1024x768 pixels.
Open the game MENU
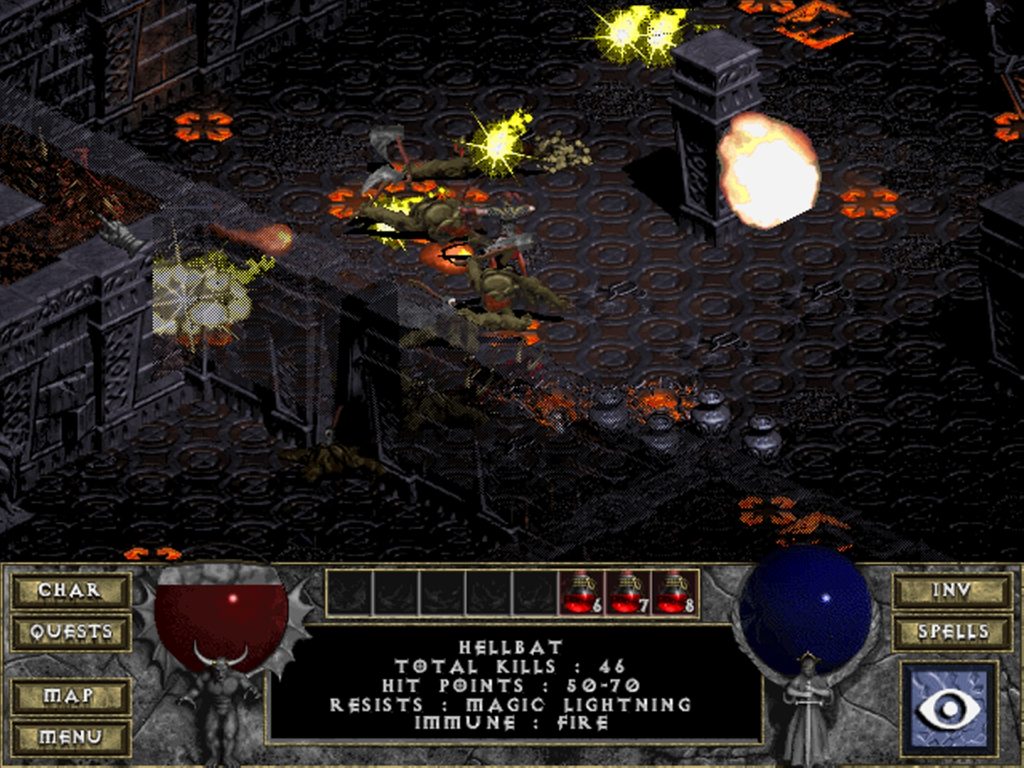pyautogui.click(x=70, y=737)
